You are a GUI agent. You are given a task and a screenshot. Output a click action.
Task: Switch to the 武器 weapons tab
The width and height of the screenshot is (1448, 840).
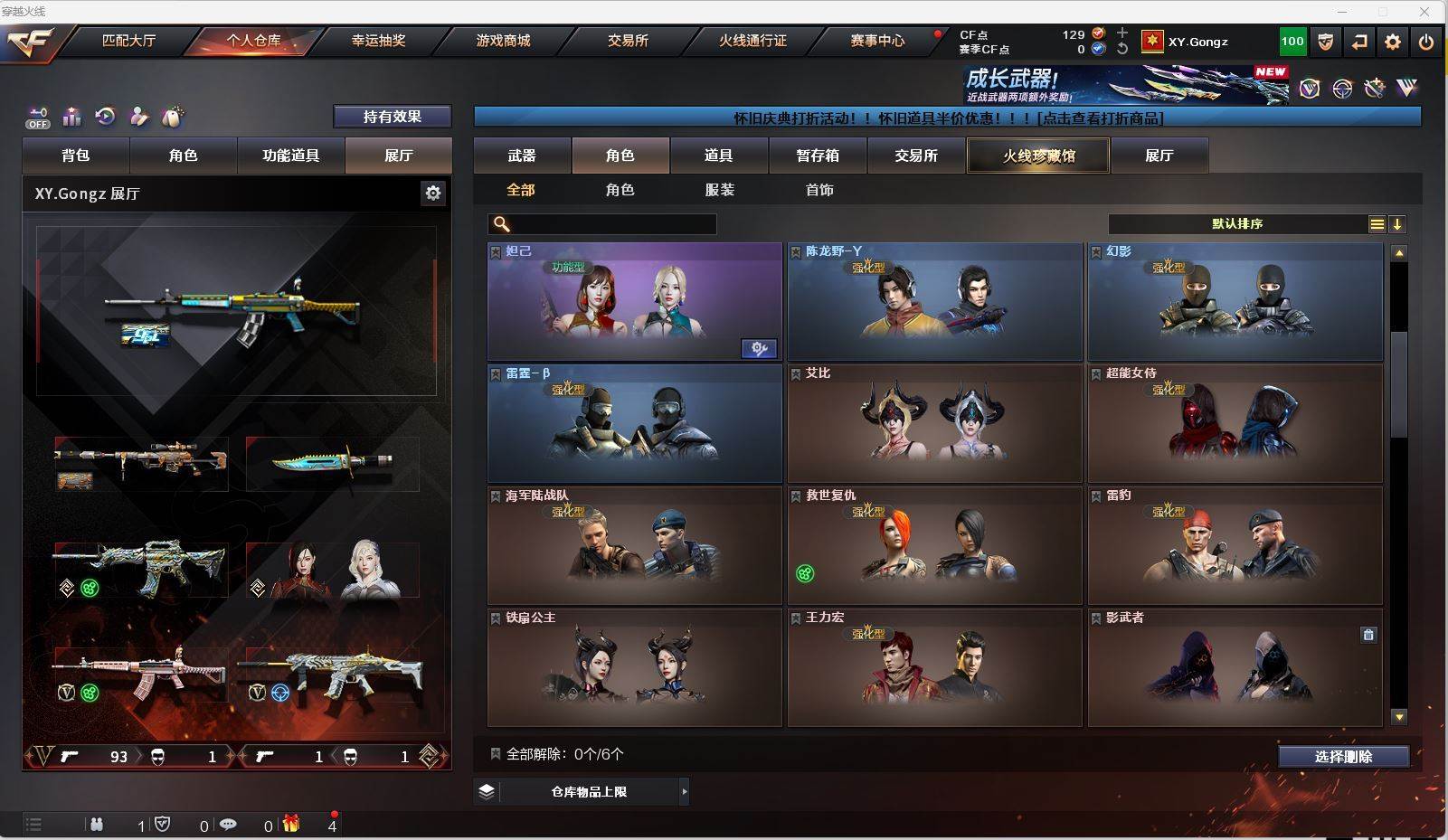pos(522,156)
